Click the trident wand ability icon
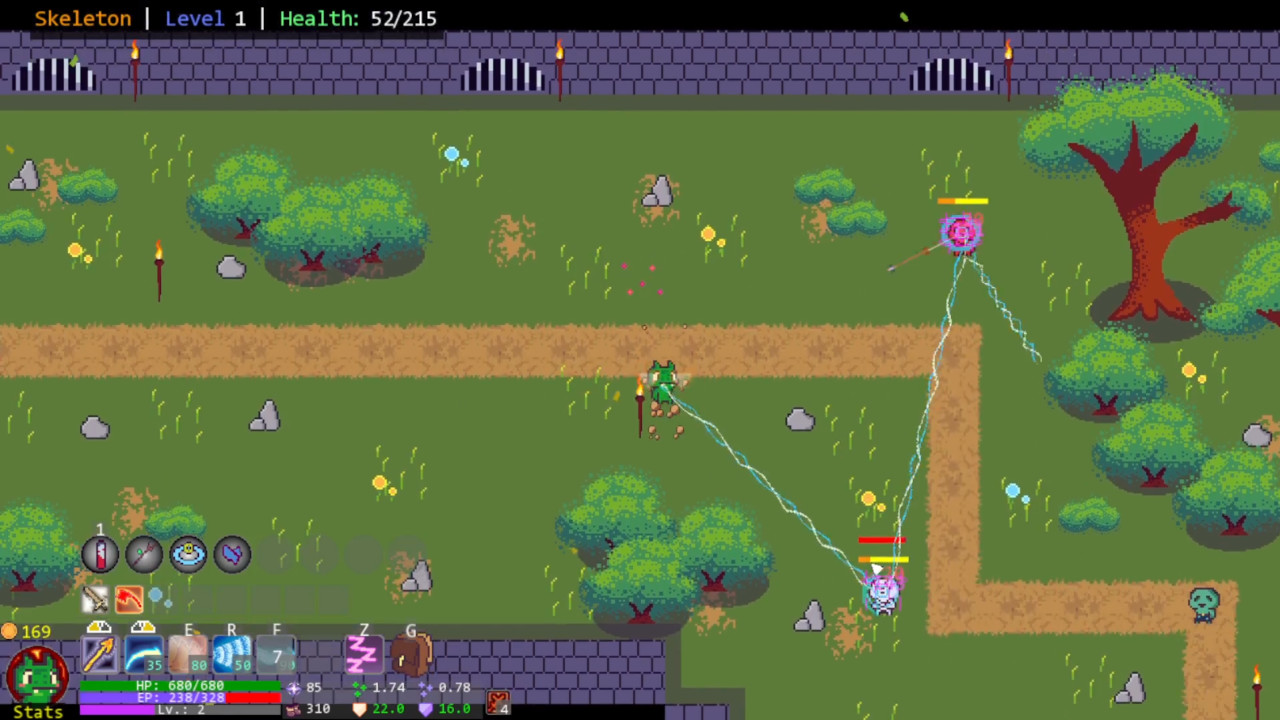Screen dimensions: 1280x720 click(143, 554)
